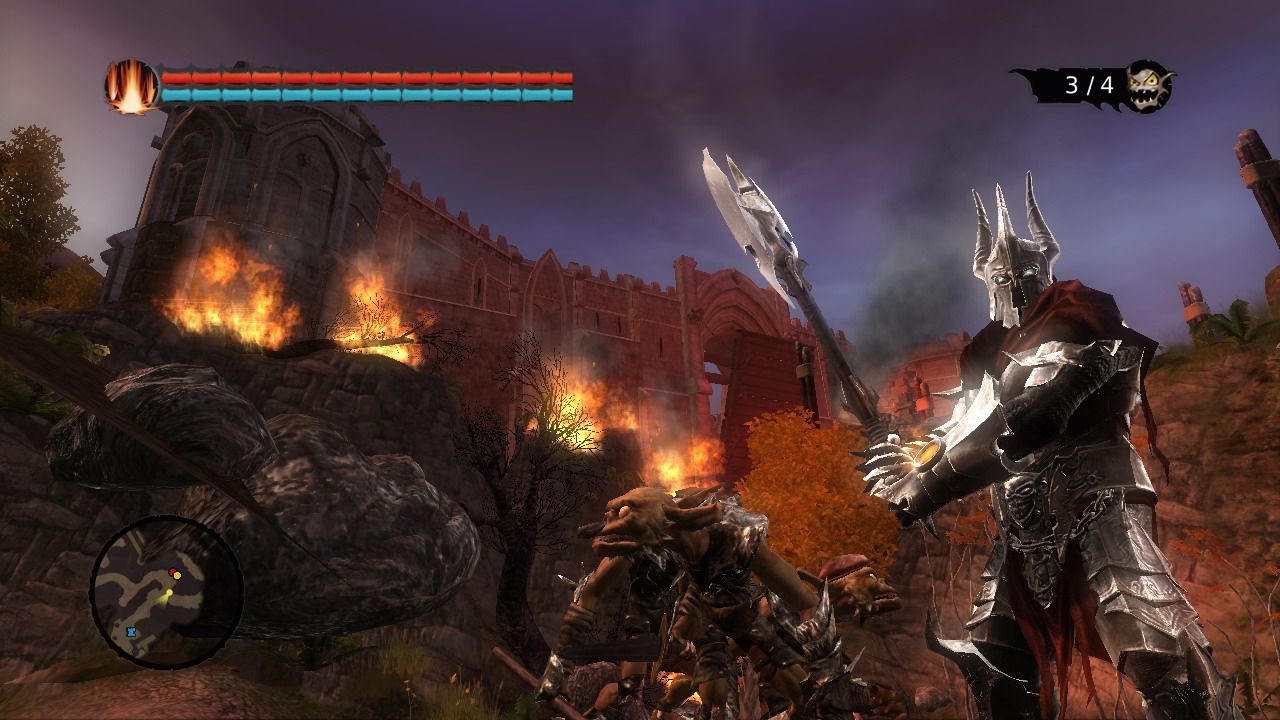This screenshot has width=1280, height=720.
Task: Click the flaming spell portrait icon
Action: pyautogui.click(x=130, y=84)
